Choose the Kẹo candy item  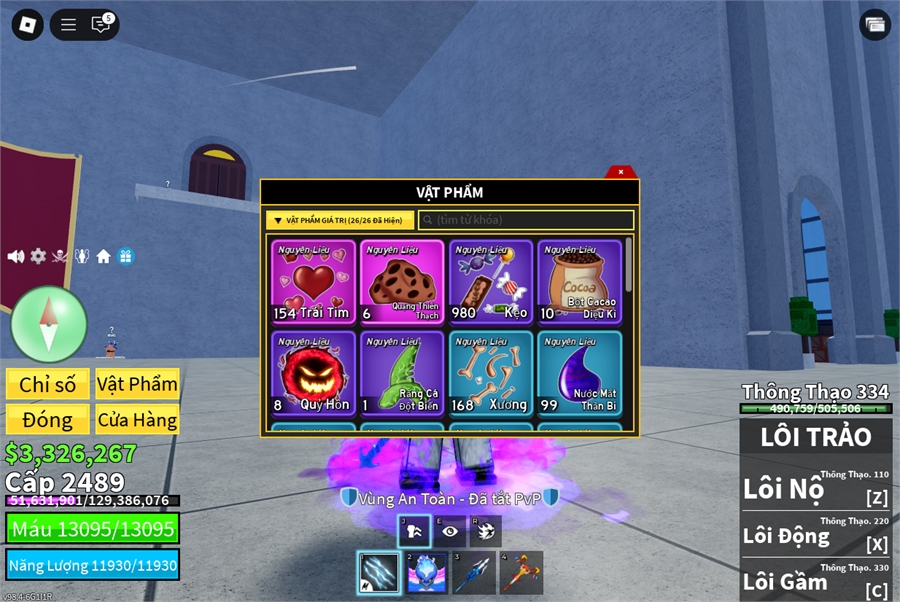(491, 283)
